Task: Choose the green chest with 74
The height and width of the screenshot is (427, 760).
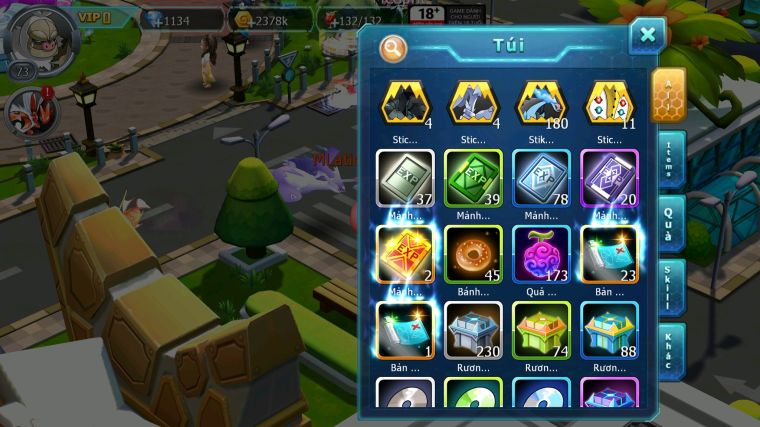Action: [x=541, y=330]
